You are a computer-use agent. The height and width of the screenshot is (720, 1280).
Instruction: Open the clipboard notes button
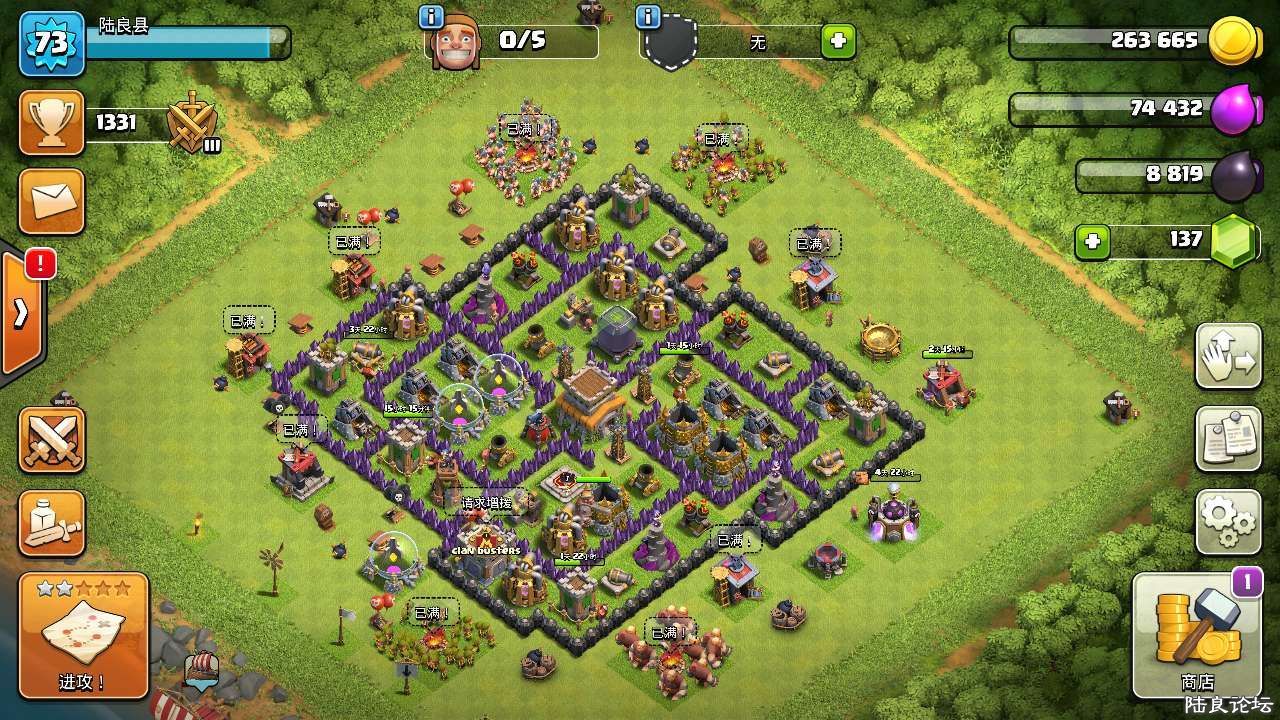(1228, 438)
